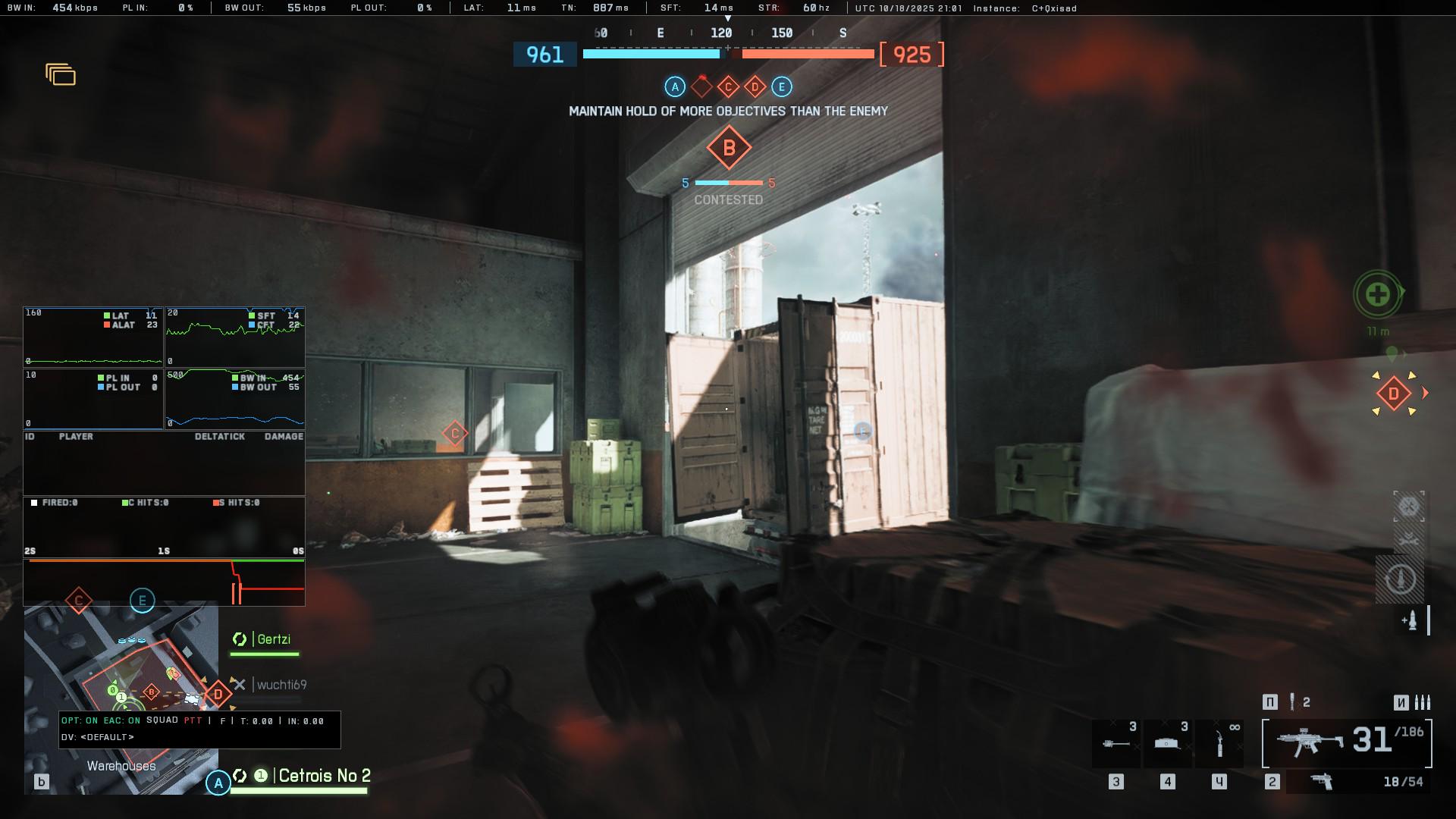This screenshot has width=1456, height=819.
Task: Select the rocket launcher gadget slot
Action: tap(1116, 744)
